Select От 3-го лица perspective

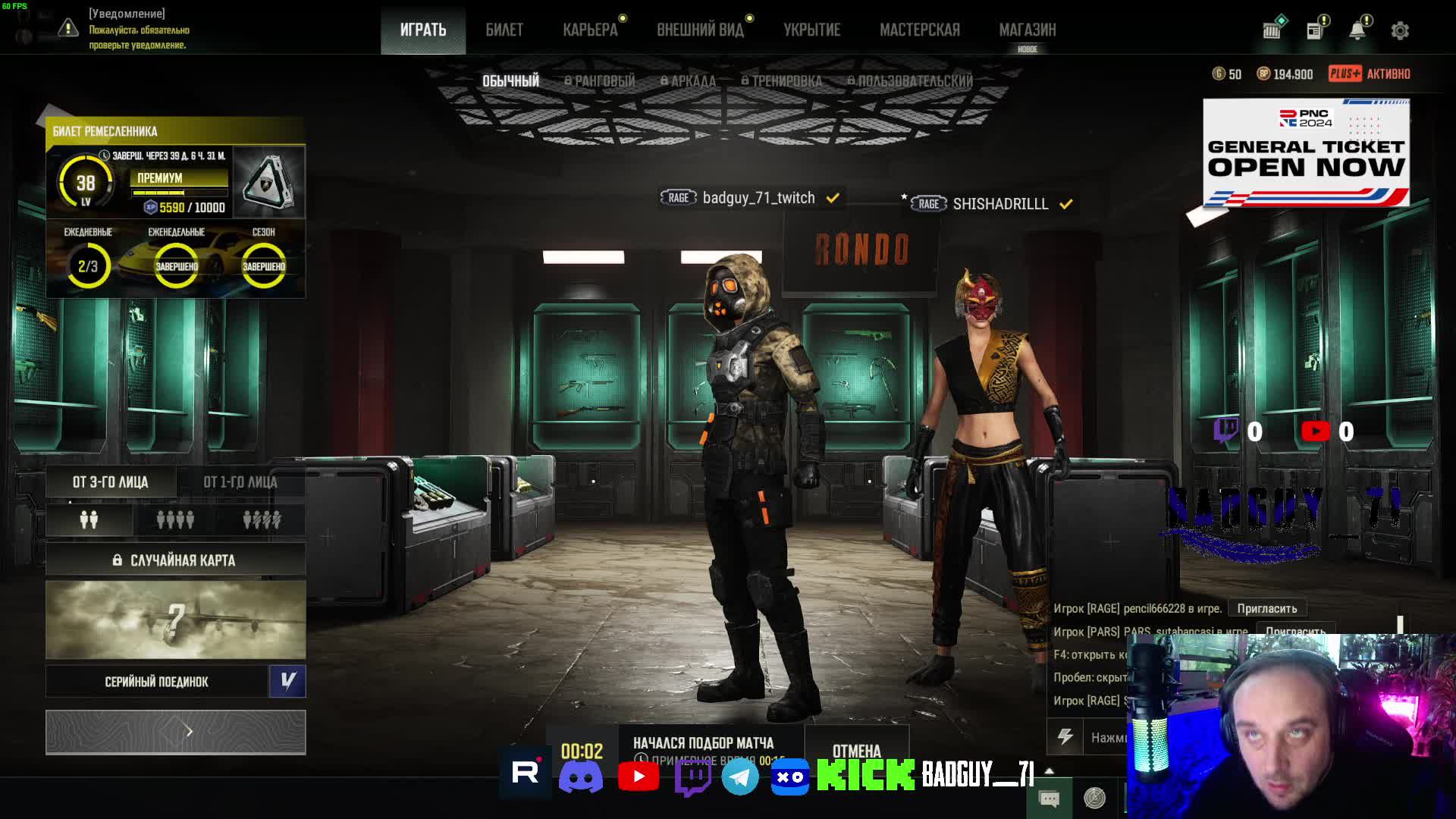[111, 482]
